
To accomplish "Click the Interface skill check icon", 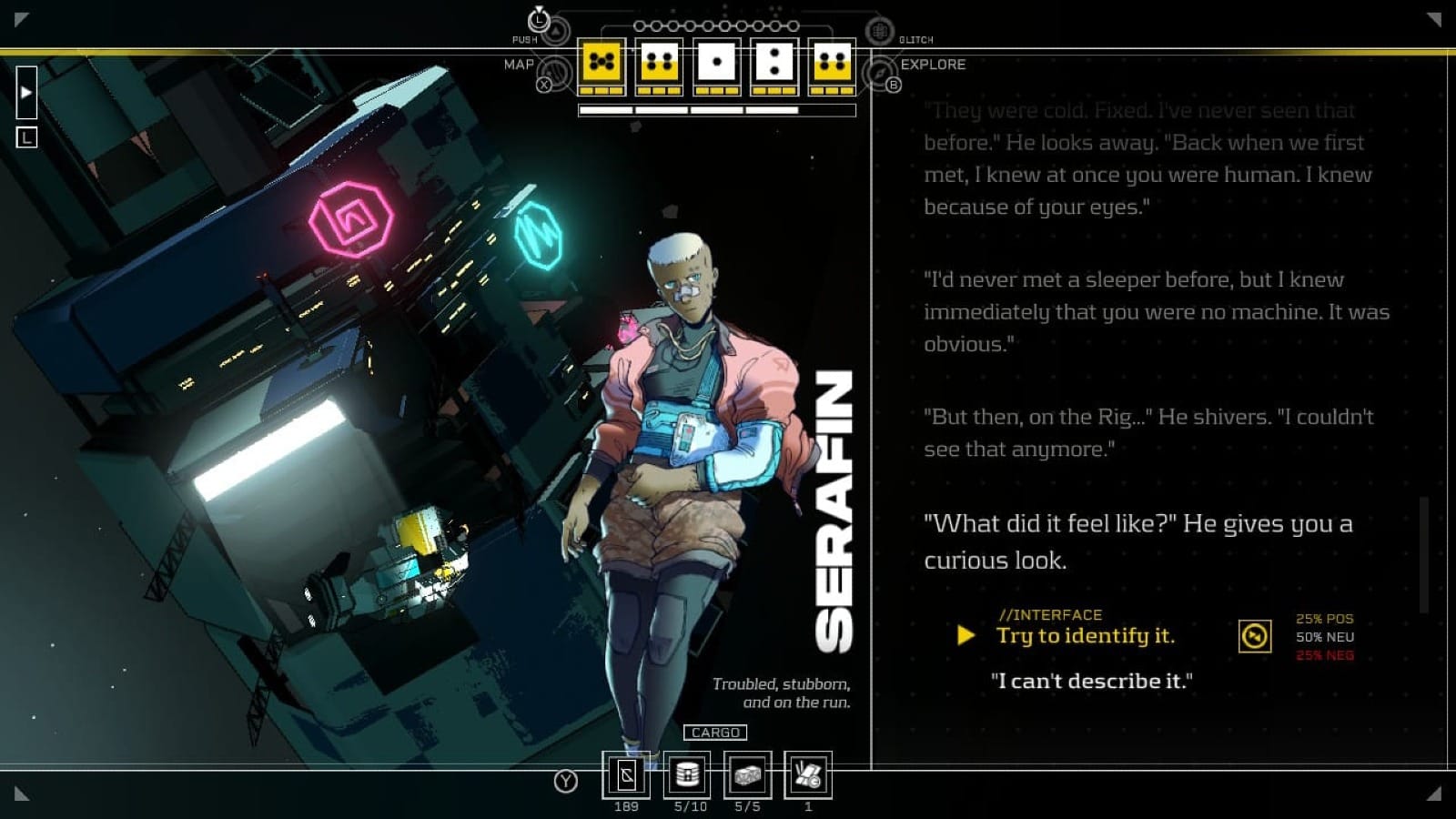I will (1255, 636).
